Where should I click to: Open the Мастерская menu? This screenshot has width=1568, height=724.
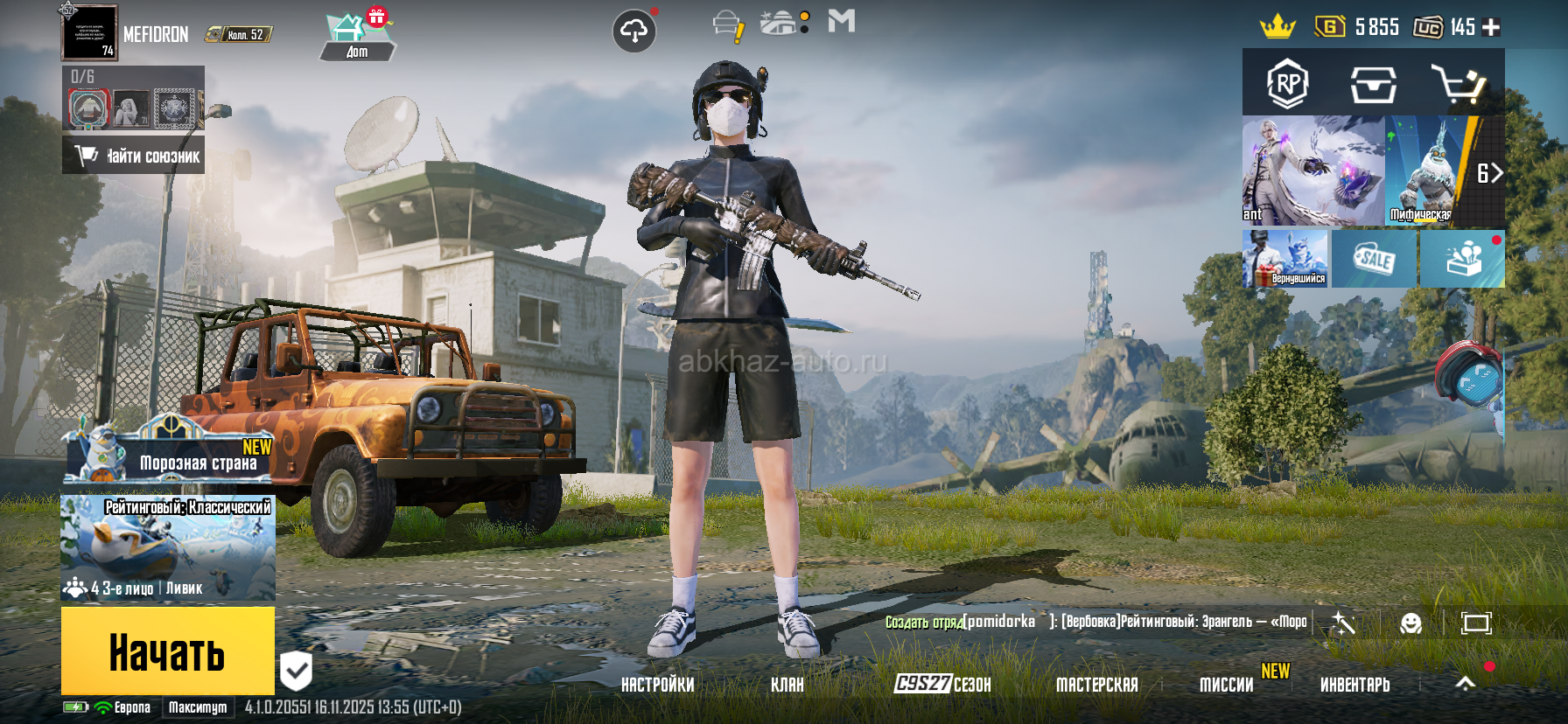(1096, 685)
